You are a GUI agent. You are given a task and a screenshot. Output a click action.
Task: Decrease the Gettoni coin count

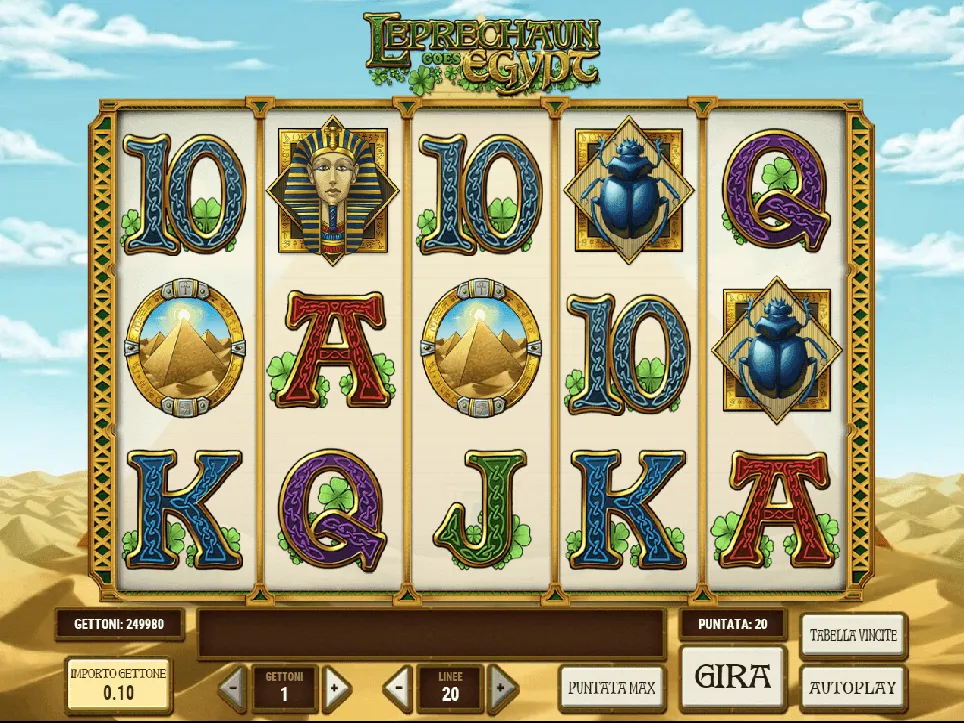pos(232,688)
